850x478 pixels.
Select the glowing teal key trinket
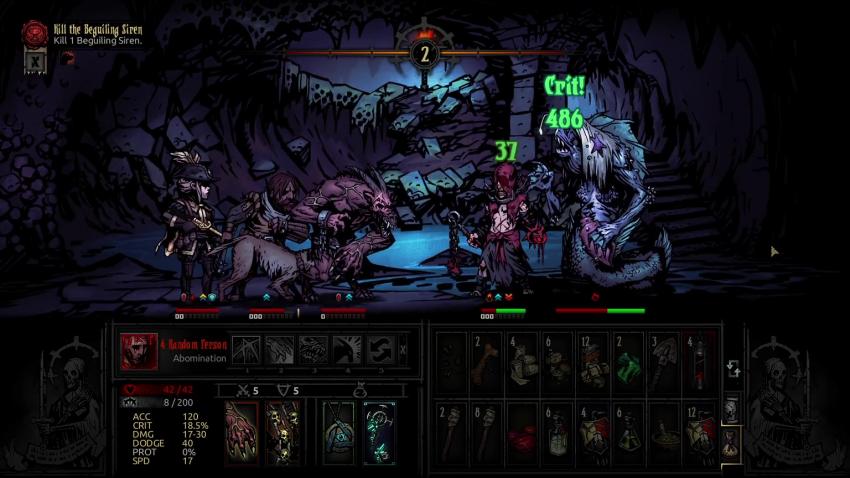[379, 432]
